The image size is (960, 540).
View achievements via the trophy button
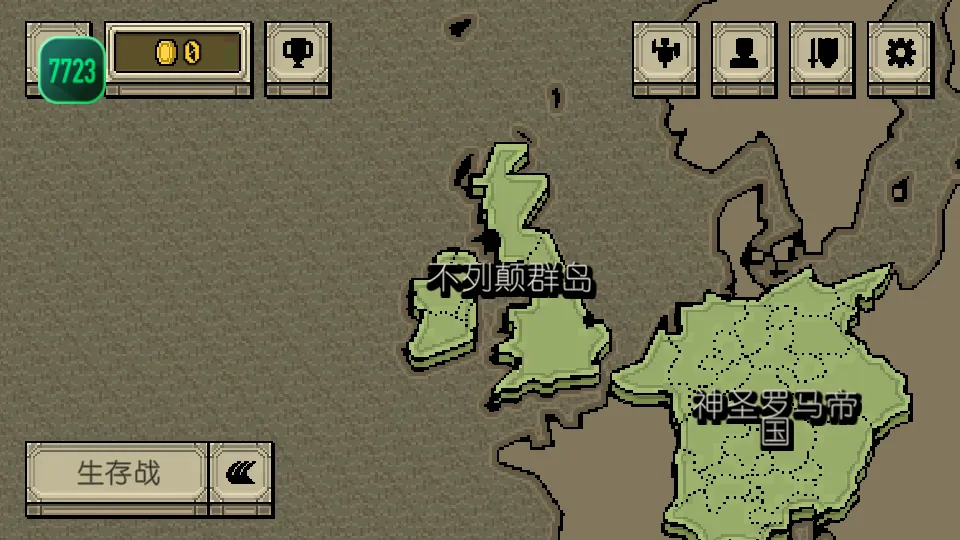pyautogui.click(x=297, y=53)
